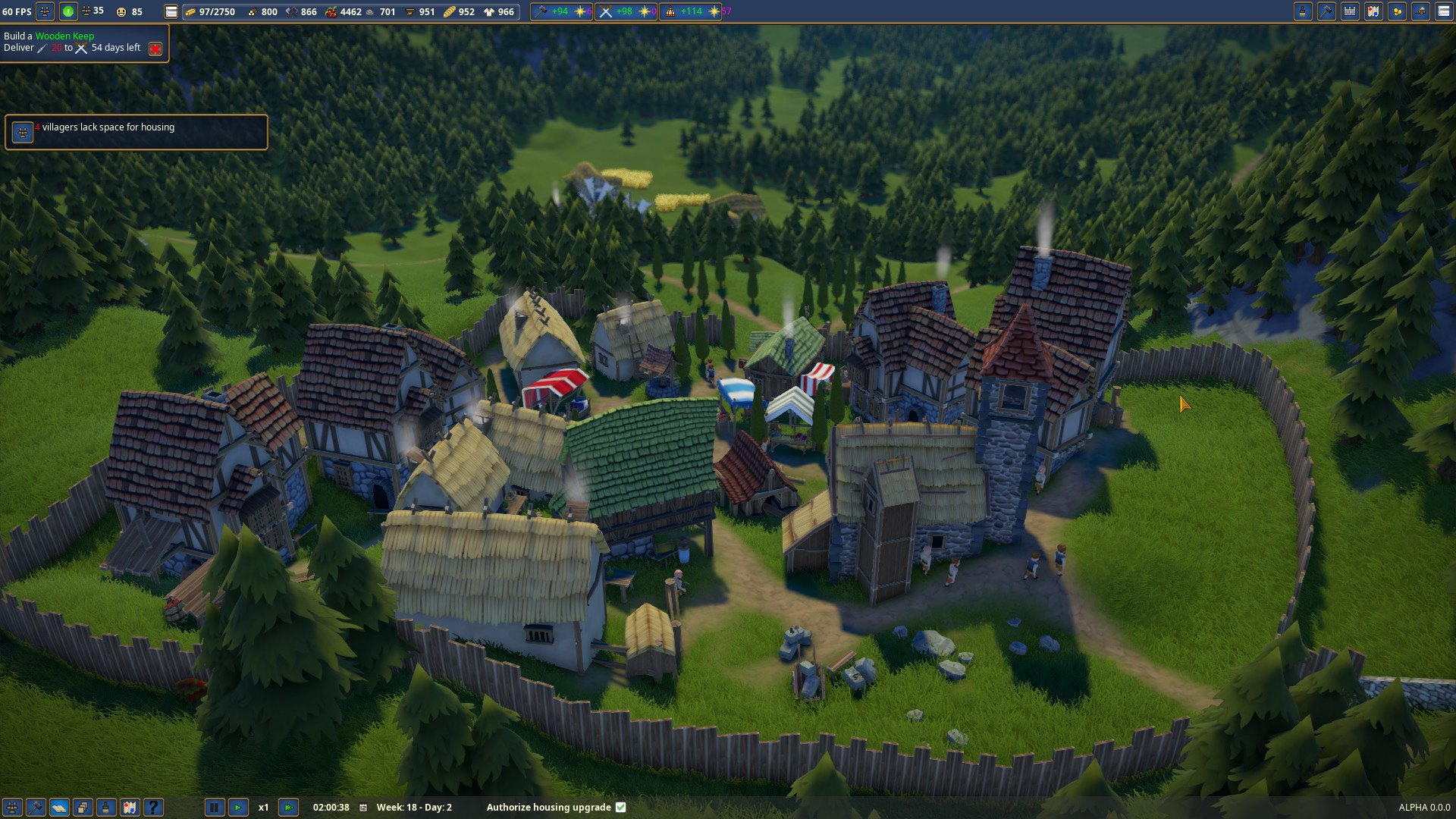Cancel the Wooden Keep quest with red X

155,49
